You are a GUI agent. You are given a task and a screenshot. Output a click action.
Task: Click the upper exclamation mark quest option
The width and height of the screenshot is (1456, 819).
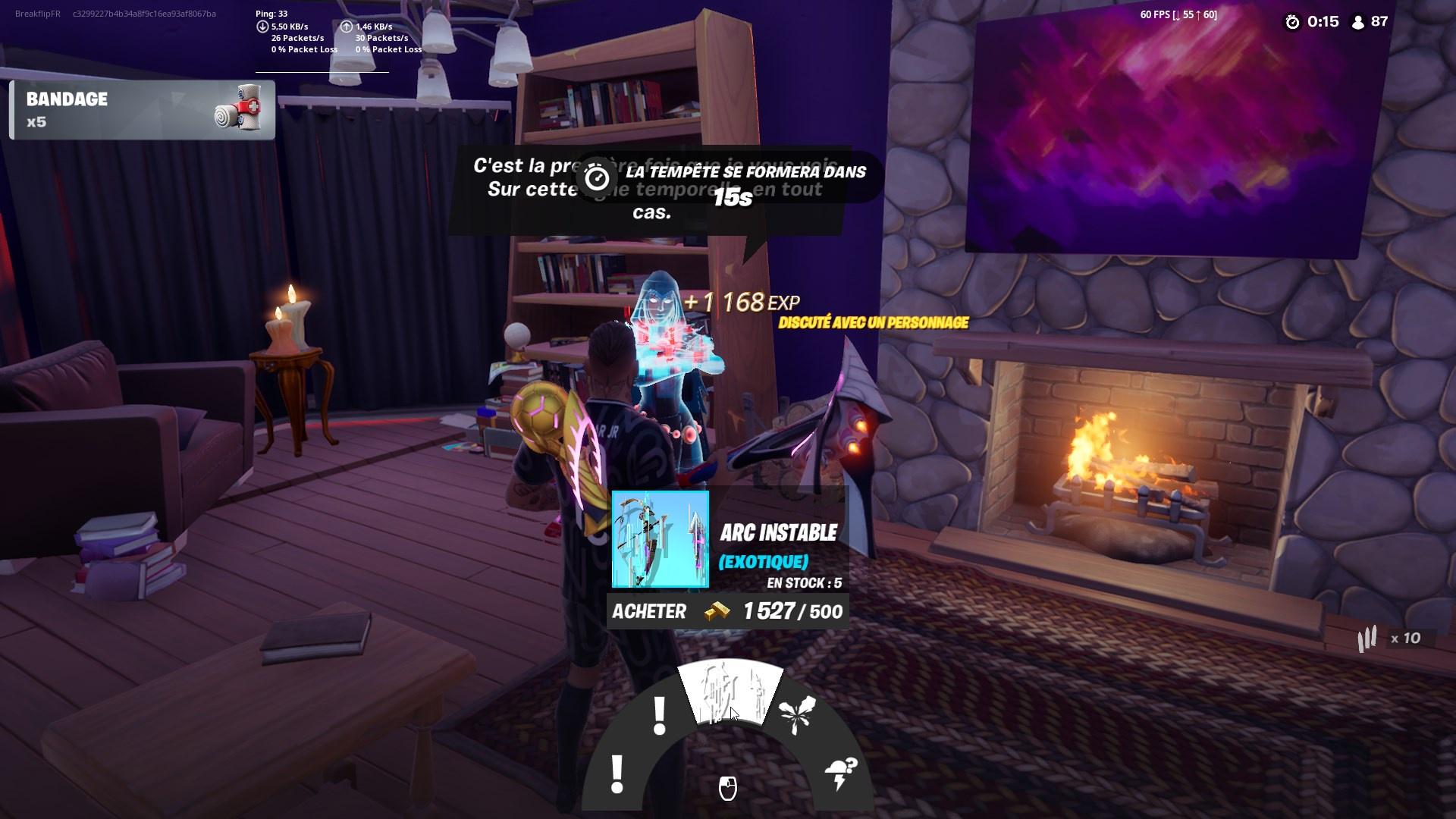pyautogui.click(x=658, y=713)
